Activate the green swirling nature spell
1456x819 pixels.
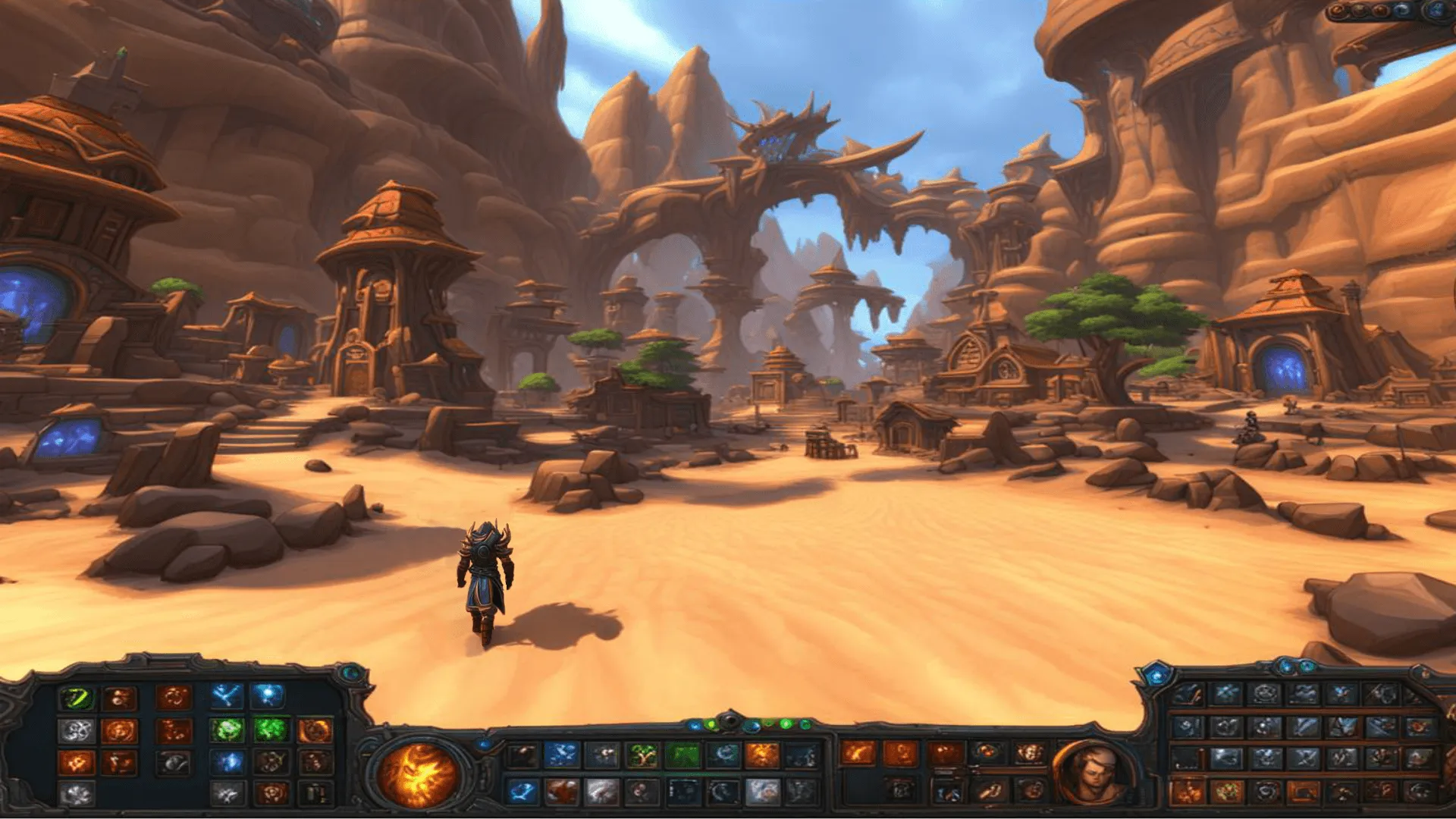227,730
